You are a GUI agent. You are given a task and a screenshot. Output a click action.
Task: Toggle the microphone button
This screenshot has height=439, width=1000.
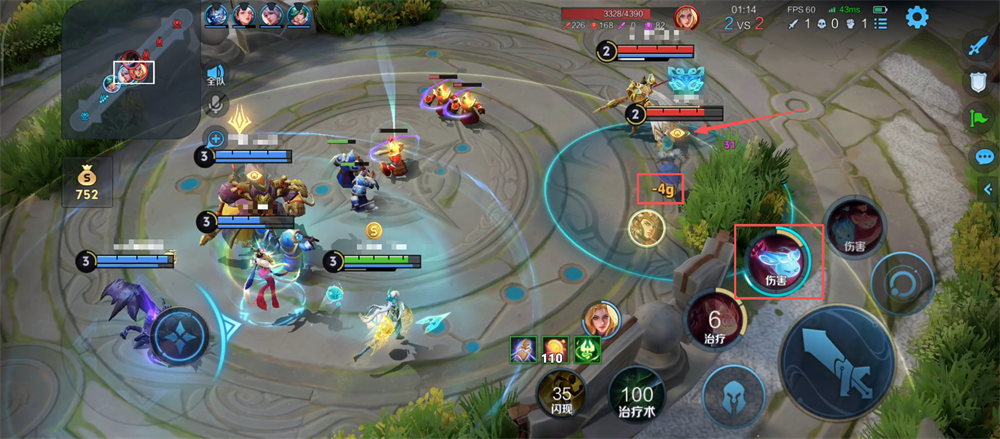[x=215, y=105]
